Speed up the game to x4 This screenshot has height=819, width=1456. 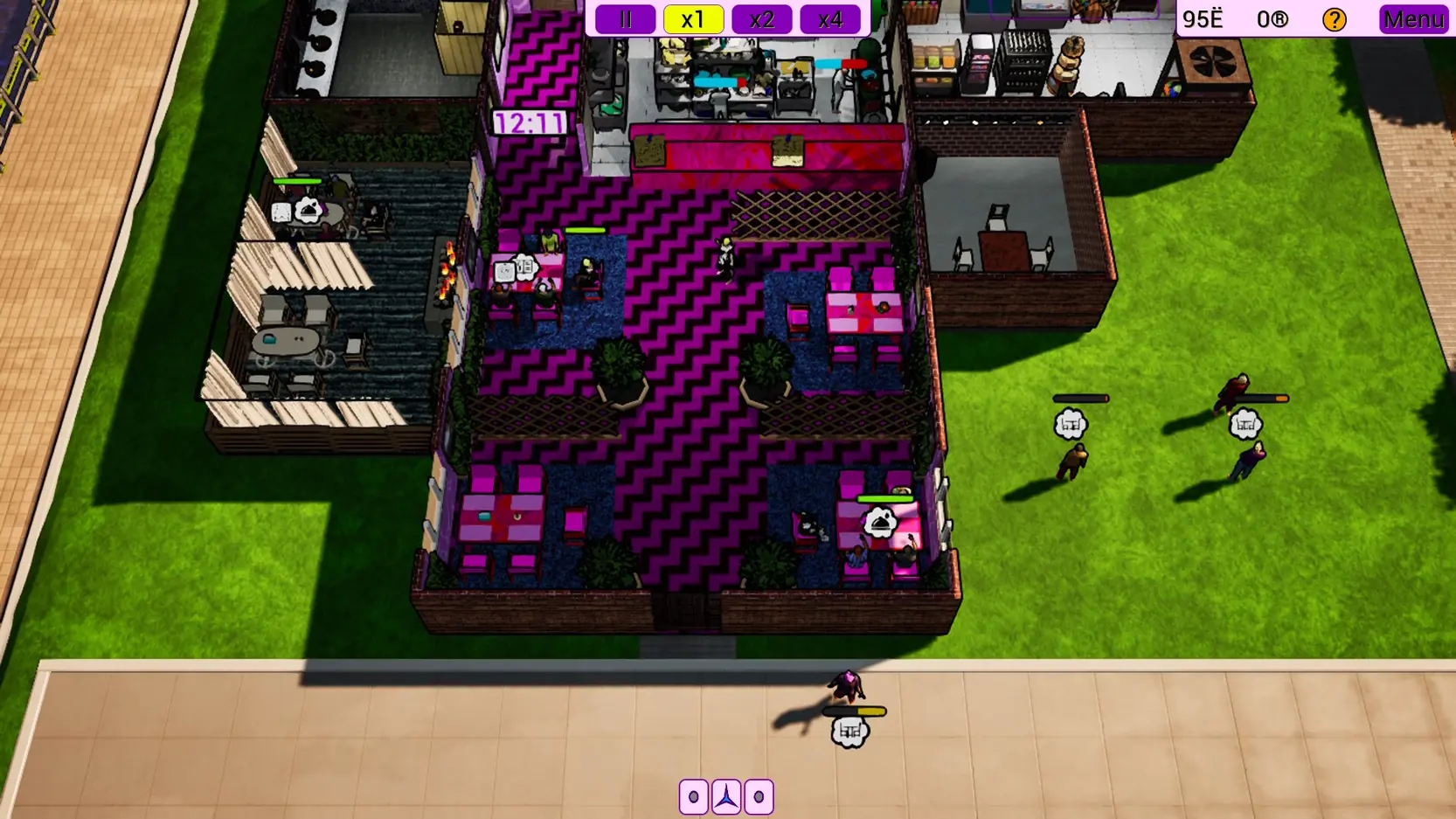(829, 19)
